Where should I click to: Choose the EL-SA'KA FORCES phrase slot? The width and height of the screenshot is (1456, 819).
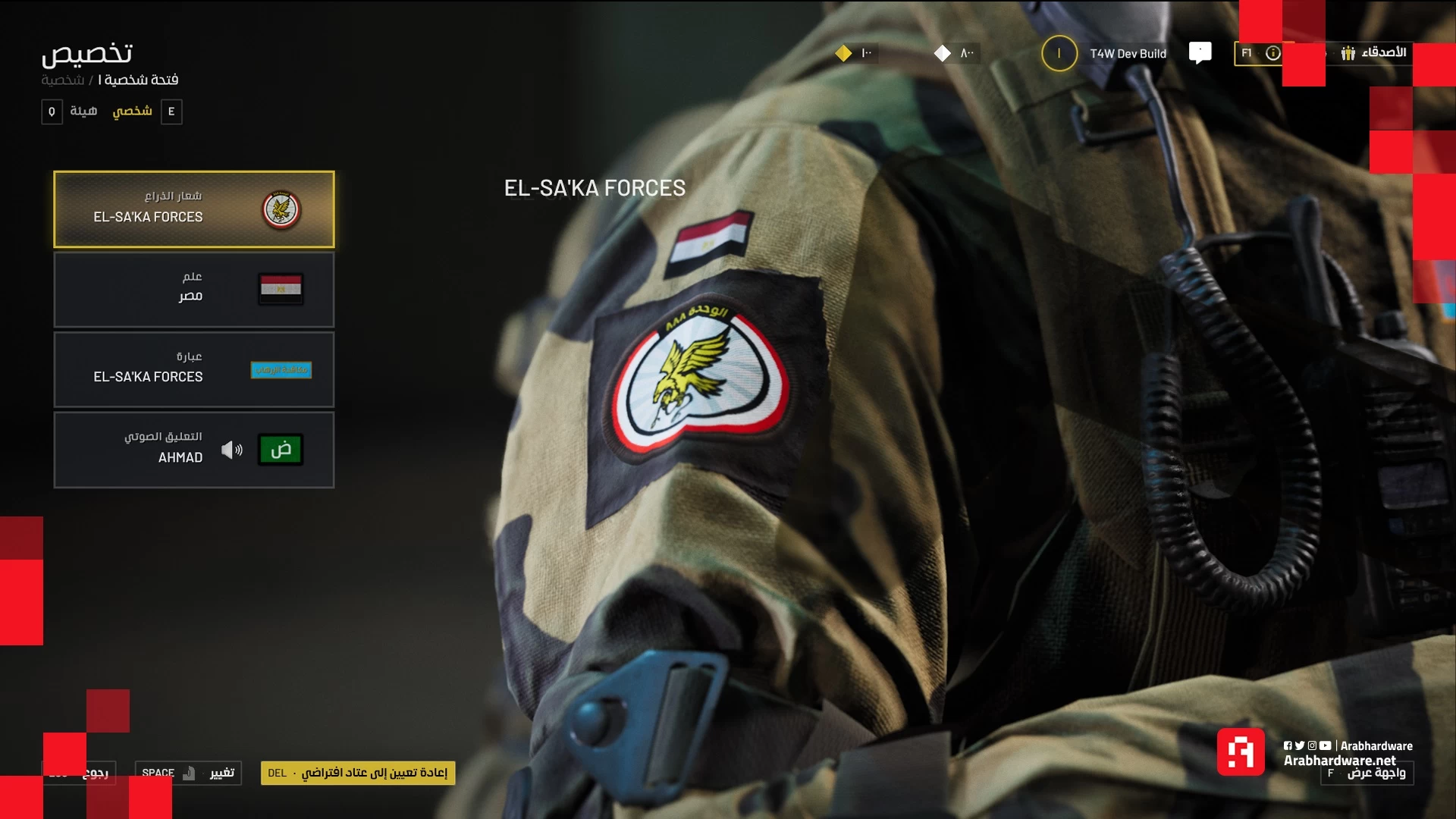(x=193, y=370)
